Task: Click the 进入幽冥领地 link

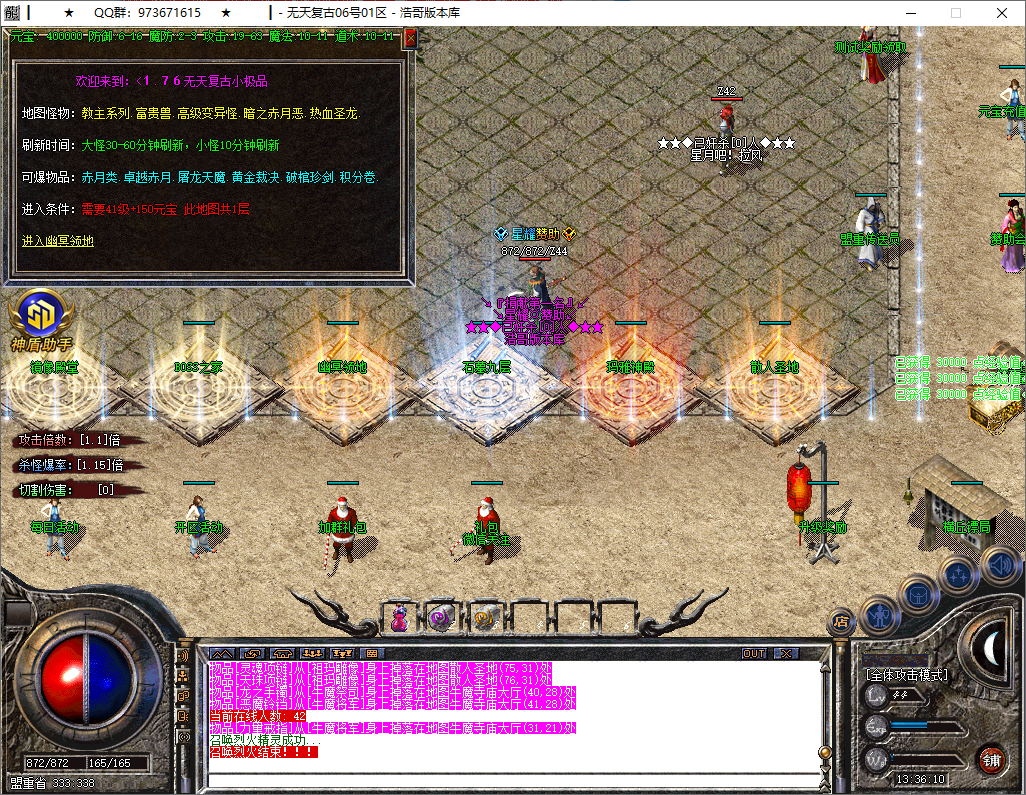Action: [58, 241]
